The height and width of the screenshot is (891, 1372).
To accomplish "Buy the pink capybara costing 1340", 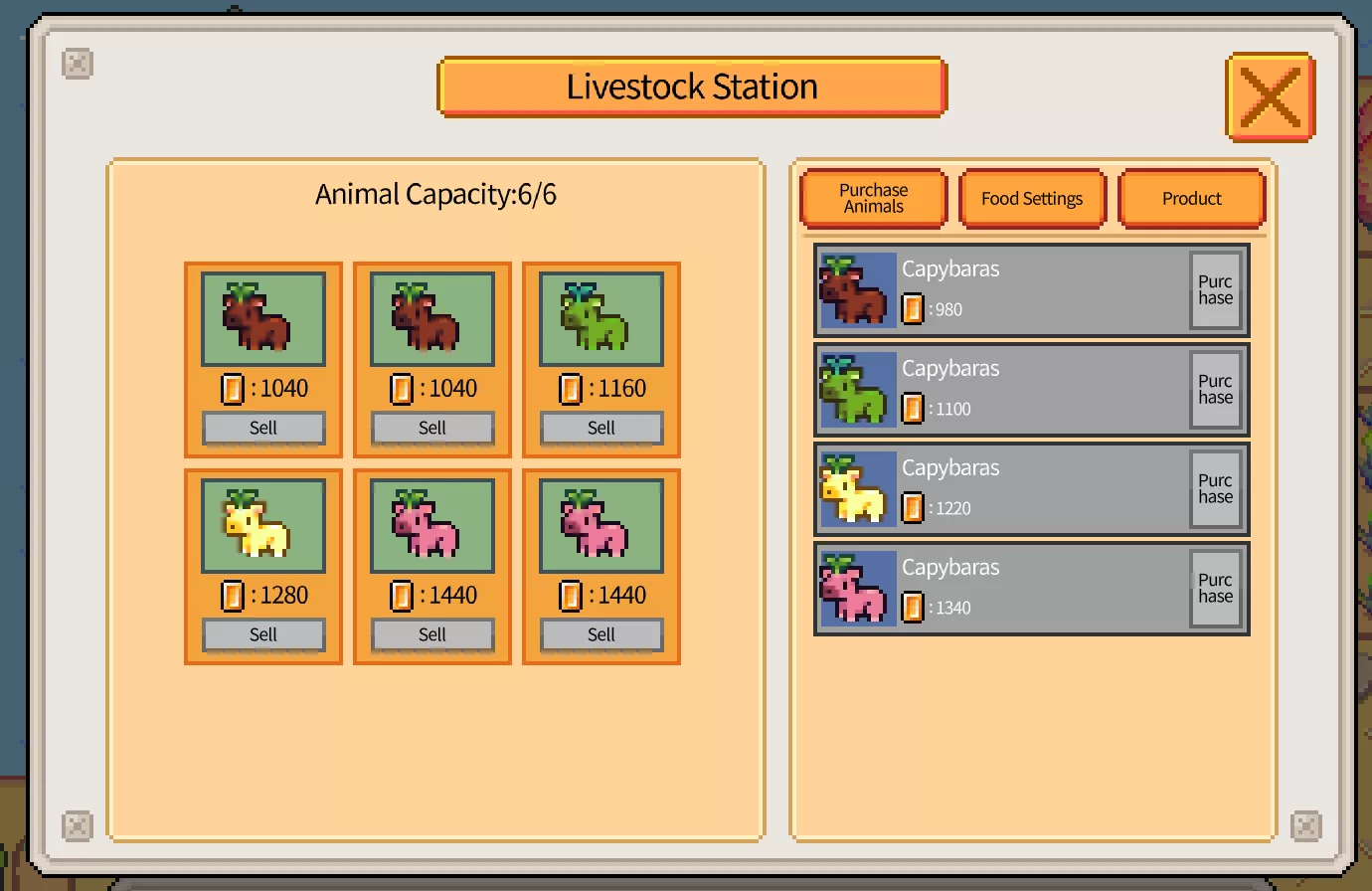I will [x=1215, y=589].
